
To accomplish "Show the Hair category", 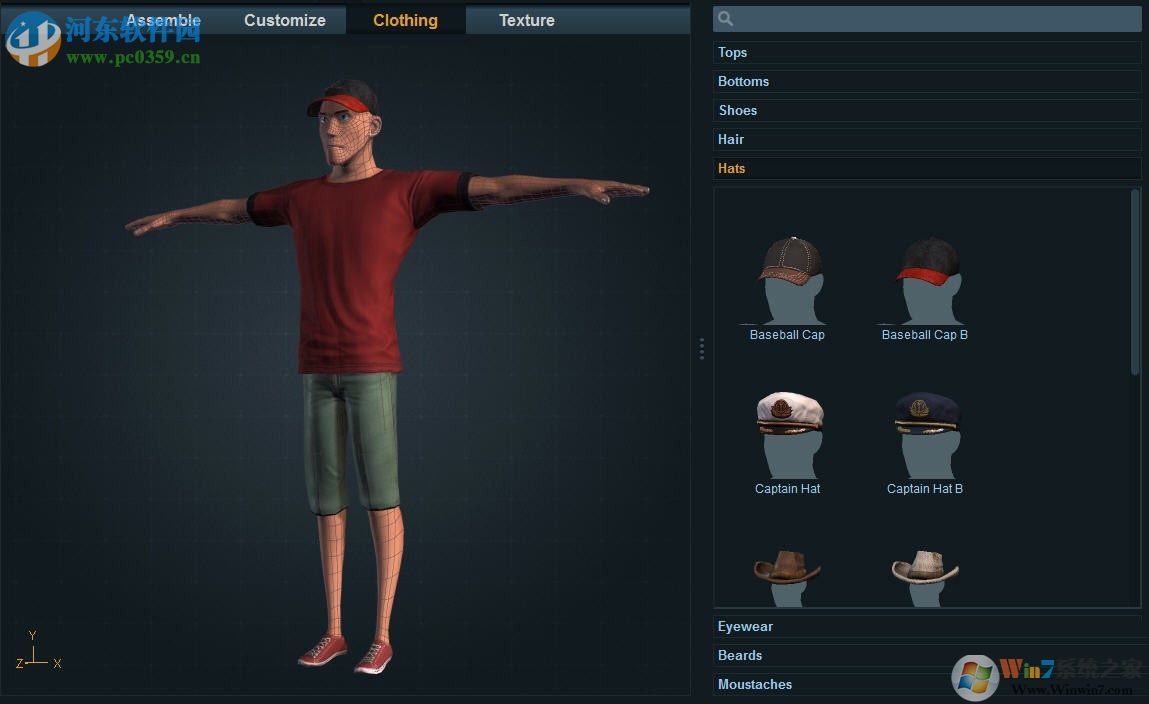I will pos(927,139).
